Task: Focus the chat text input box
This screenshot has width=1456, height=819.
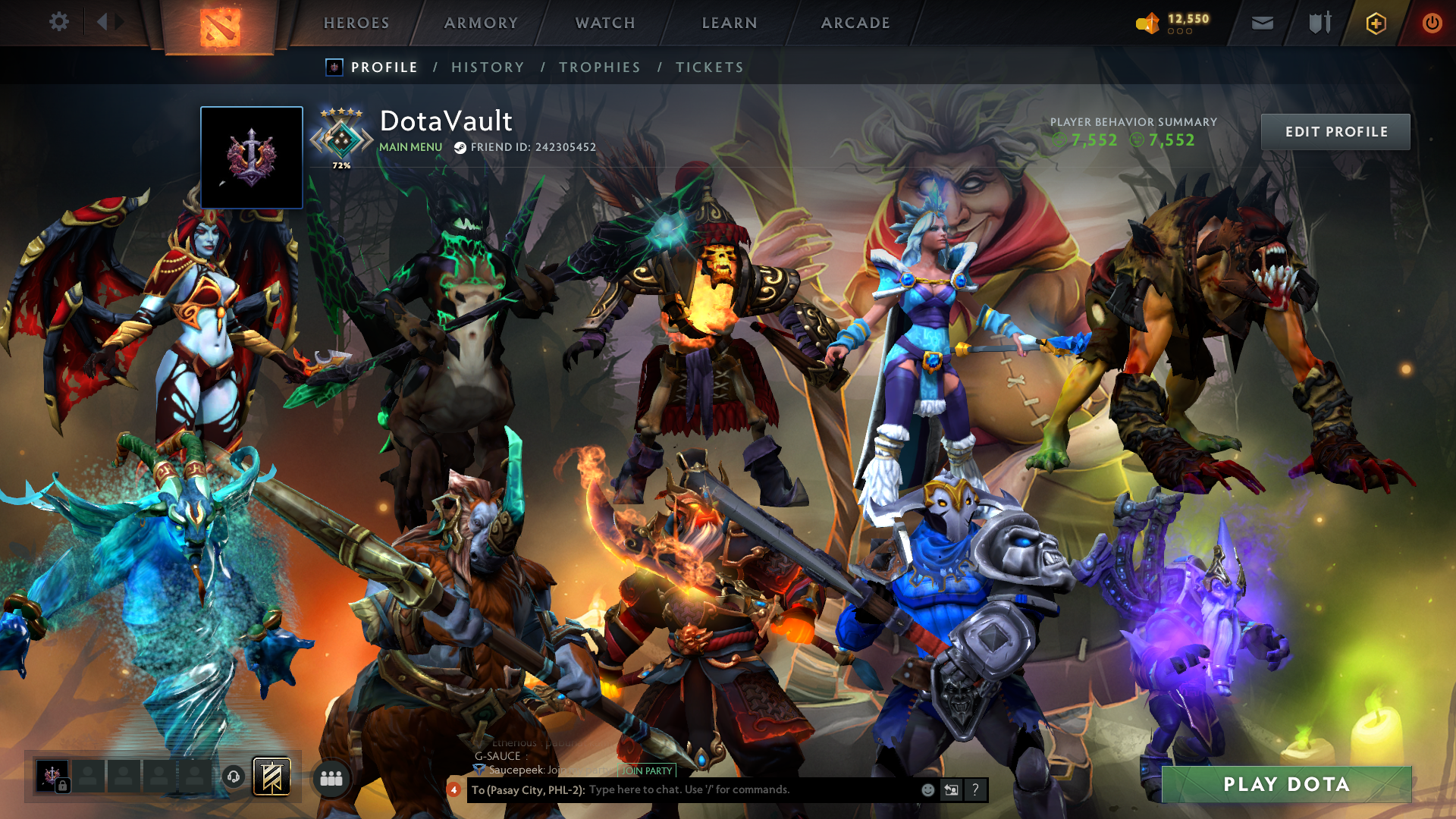Action: coord(751,789)
